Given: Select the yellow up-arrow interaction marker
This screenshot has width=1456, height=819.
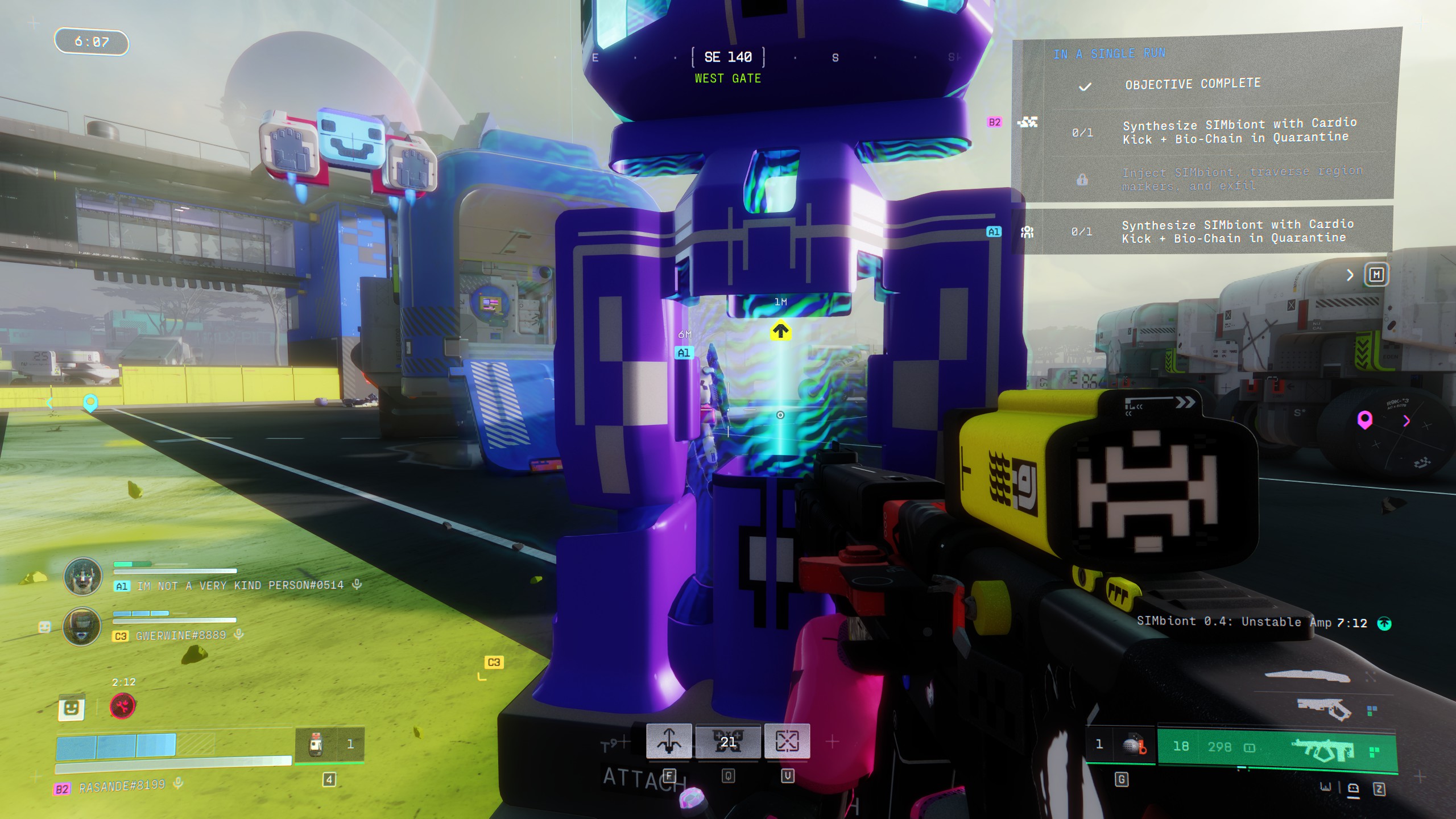Looking at the screenshot, I should (x=780, y=330).
